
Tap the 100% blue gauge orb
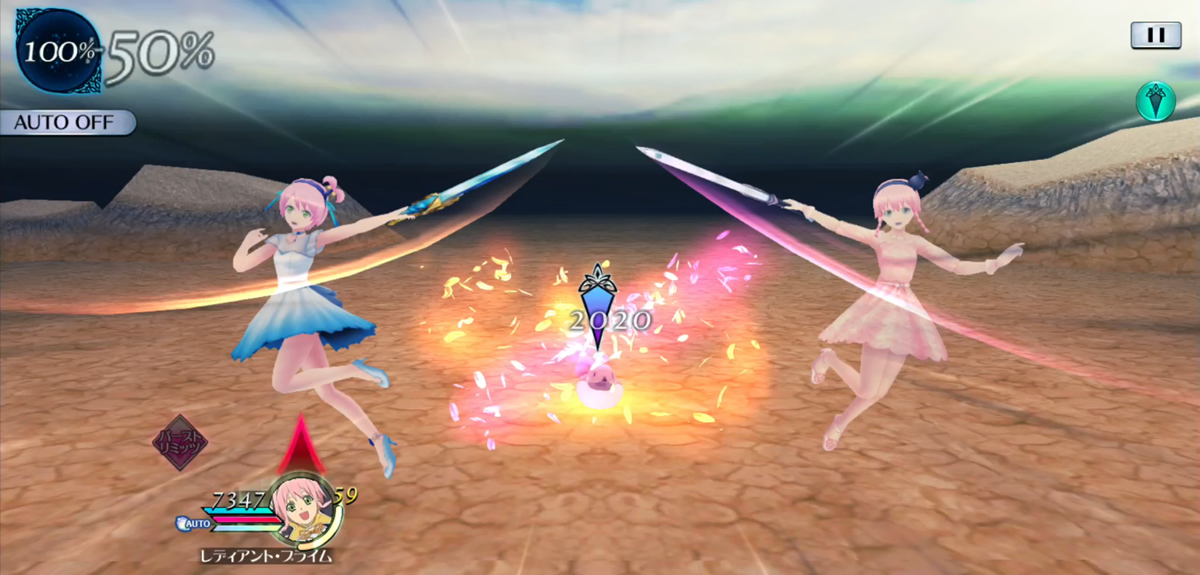58,50
